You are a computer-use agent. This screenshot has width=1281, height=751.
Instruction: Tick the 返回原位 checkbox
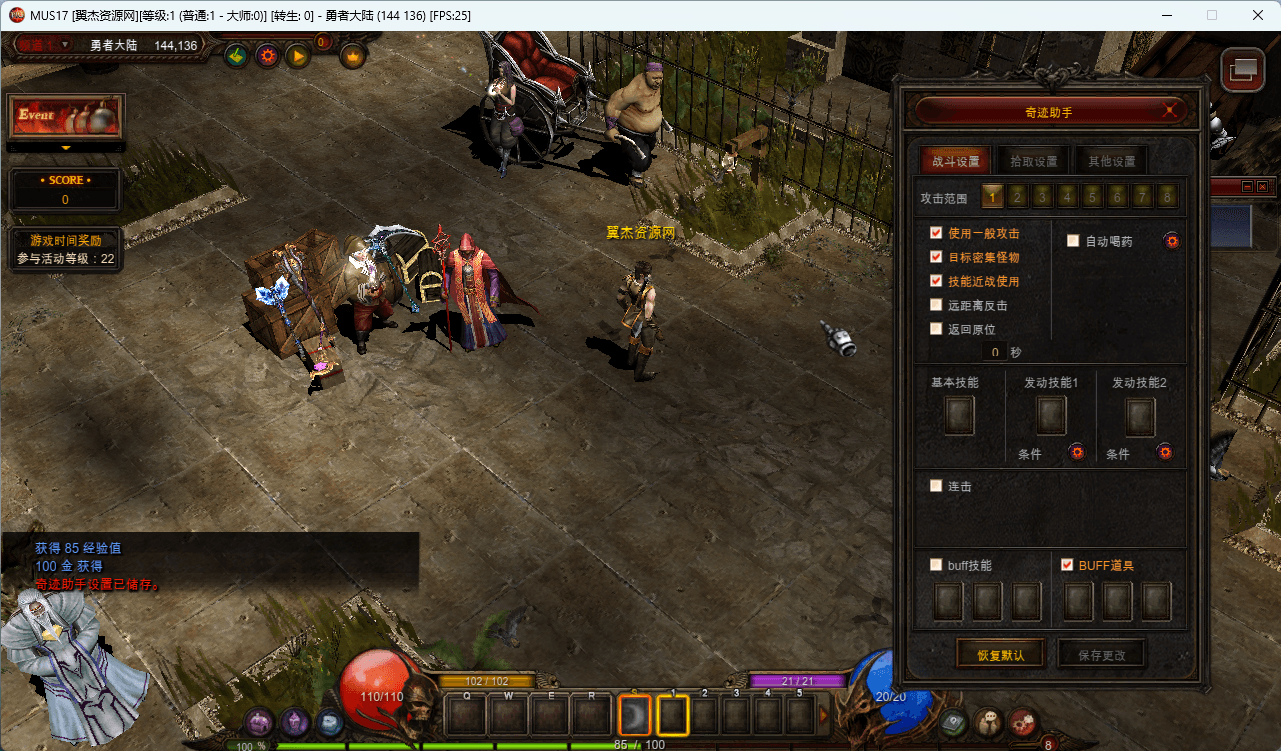(936, 329)
